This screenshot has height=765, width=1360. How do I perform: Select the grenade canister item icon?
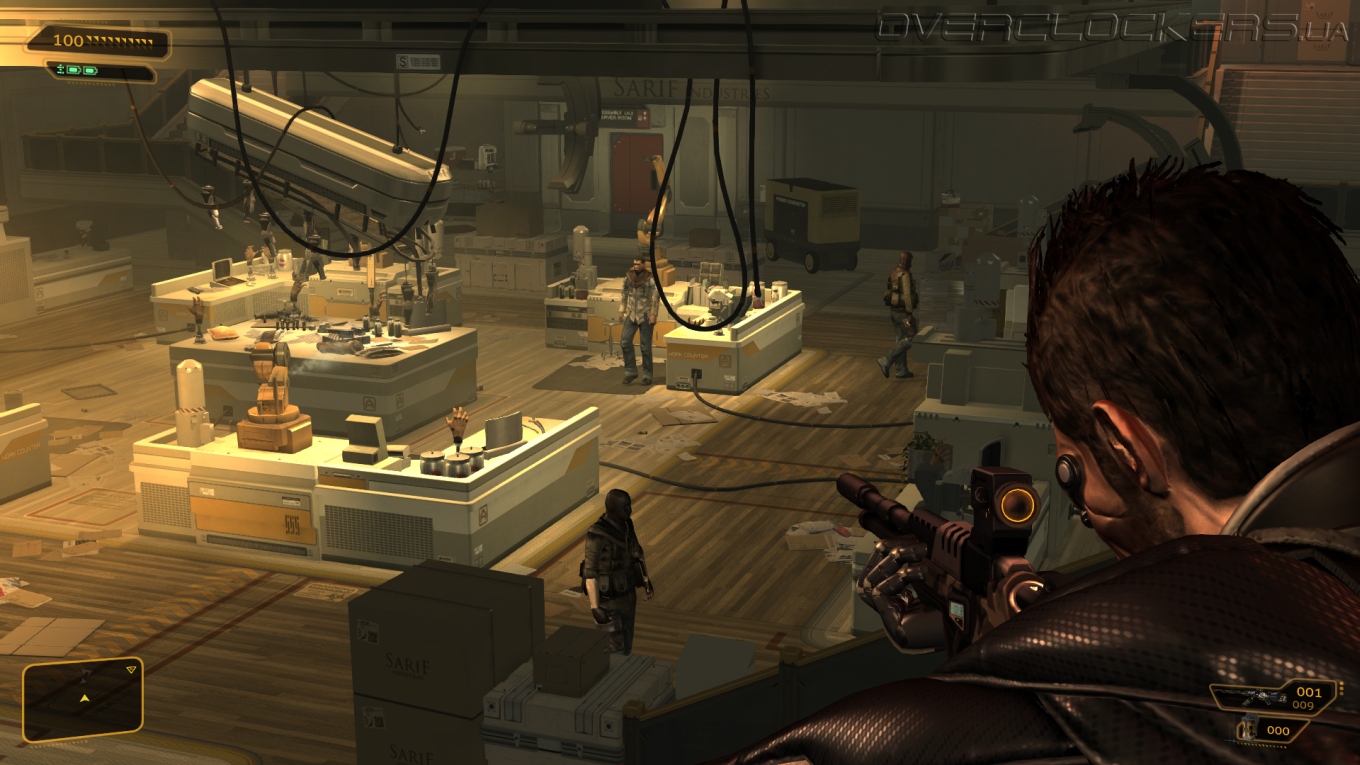1248,729
